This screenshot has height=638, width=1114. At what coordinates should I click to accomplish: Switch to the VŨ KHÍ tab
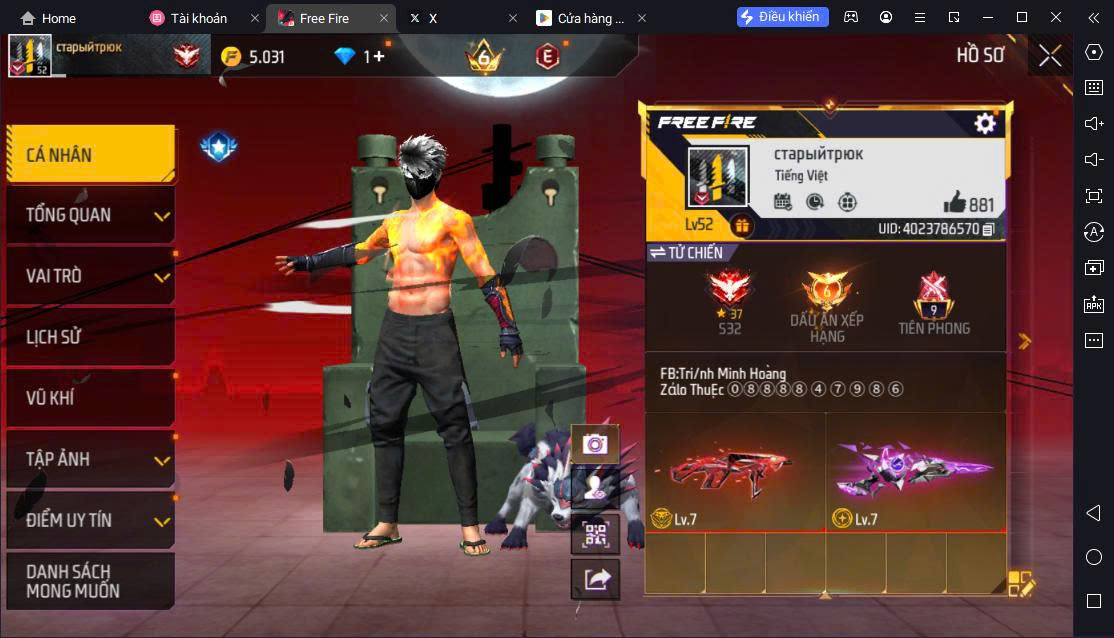coord(90,398)
